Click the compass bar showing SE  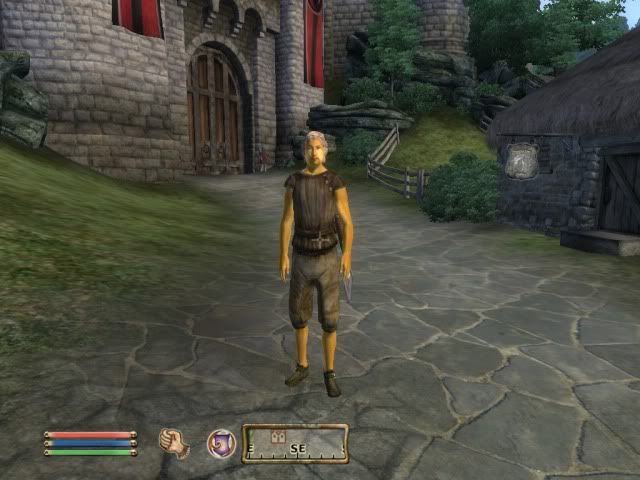coord(295,444)
